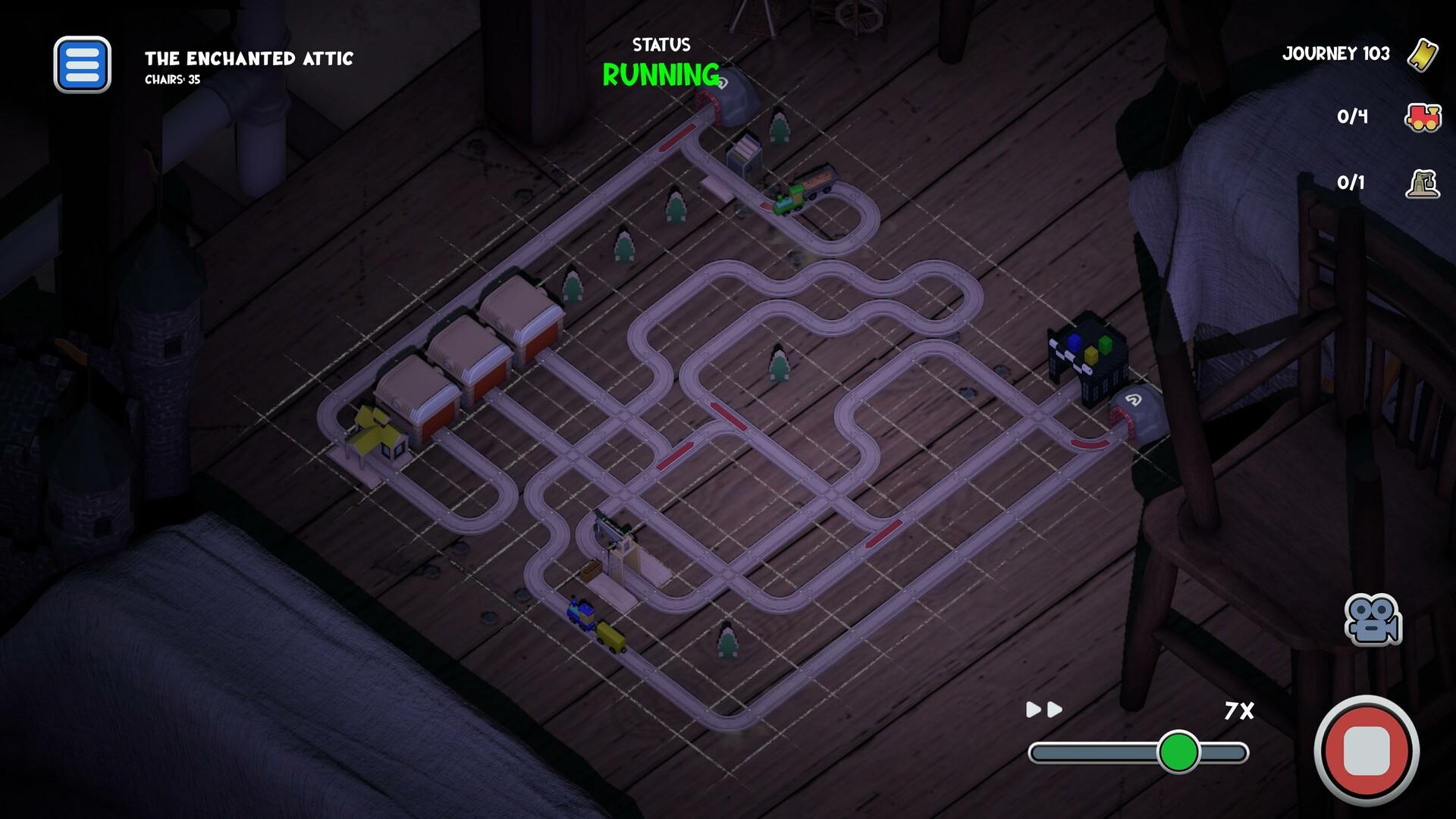
Task: Click the Journey 103 ticket icon
Action: 1424,55
